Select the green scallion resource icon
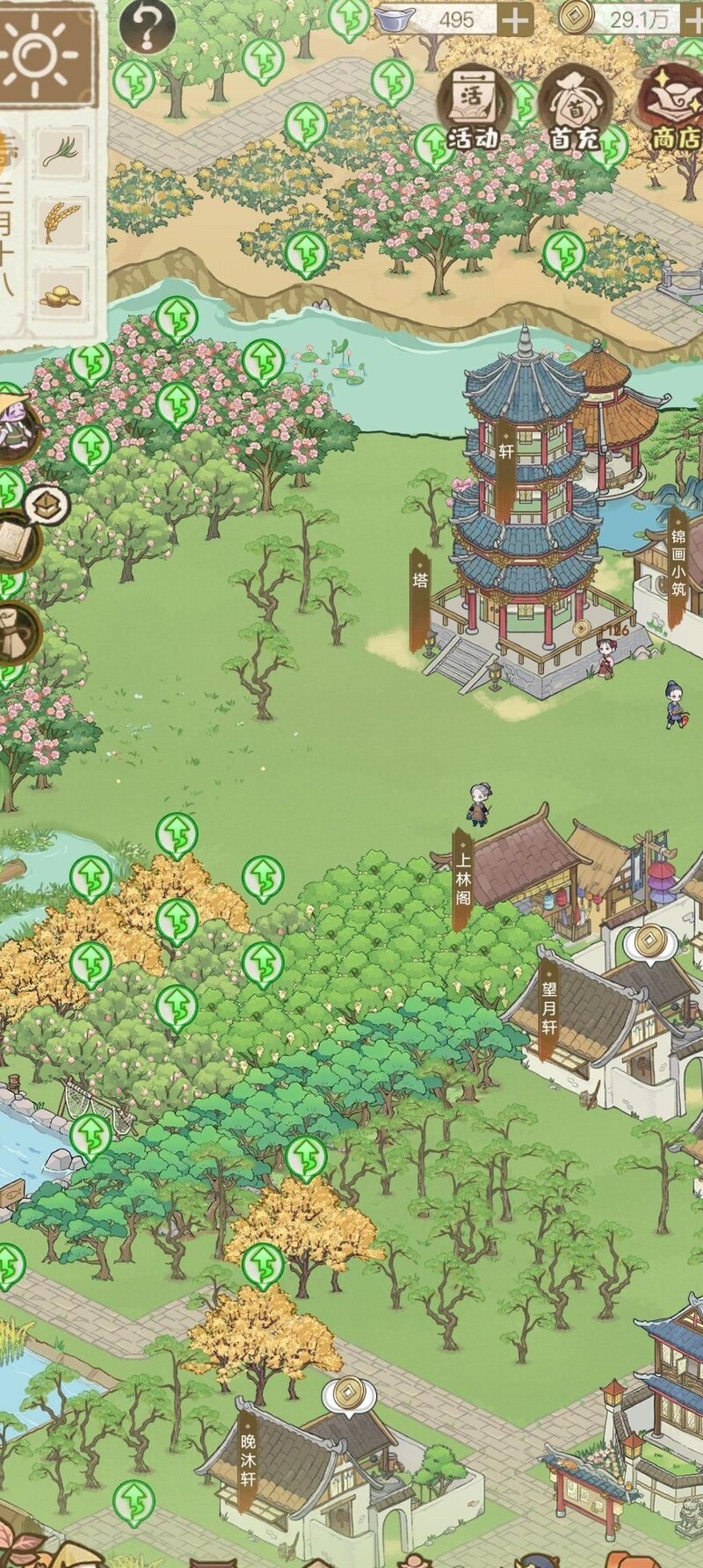Screen dimensions: 703x1568 [61, 153]
